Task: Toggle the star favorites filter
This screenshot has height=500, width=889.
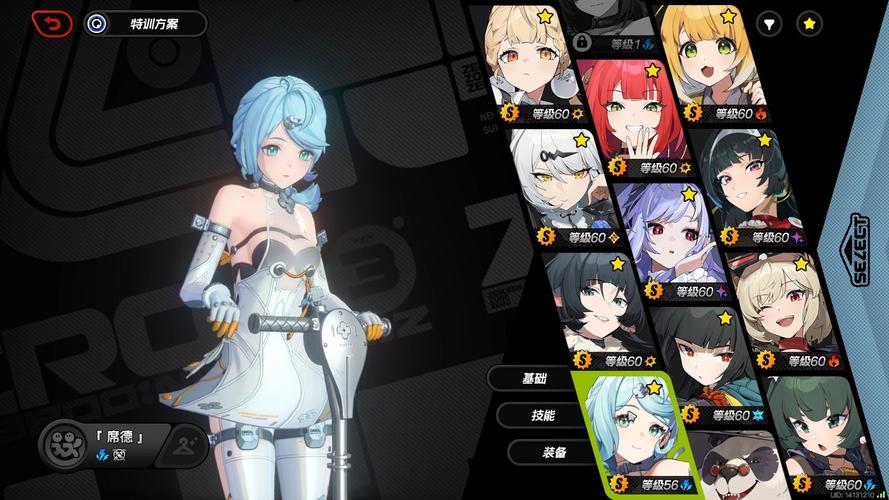Action: pyautogui.click(x=809, y=23)
